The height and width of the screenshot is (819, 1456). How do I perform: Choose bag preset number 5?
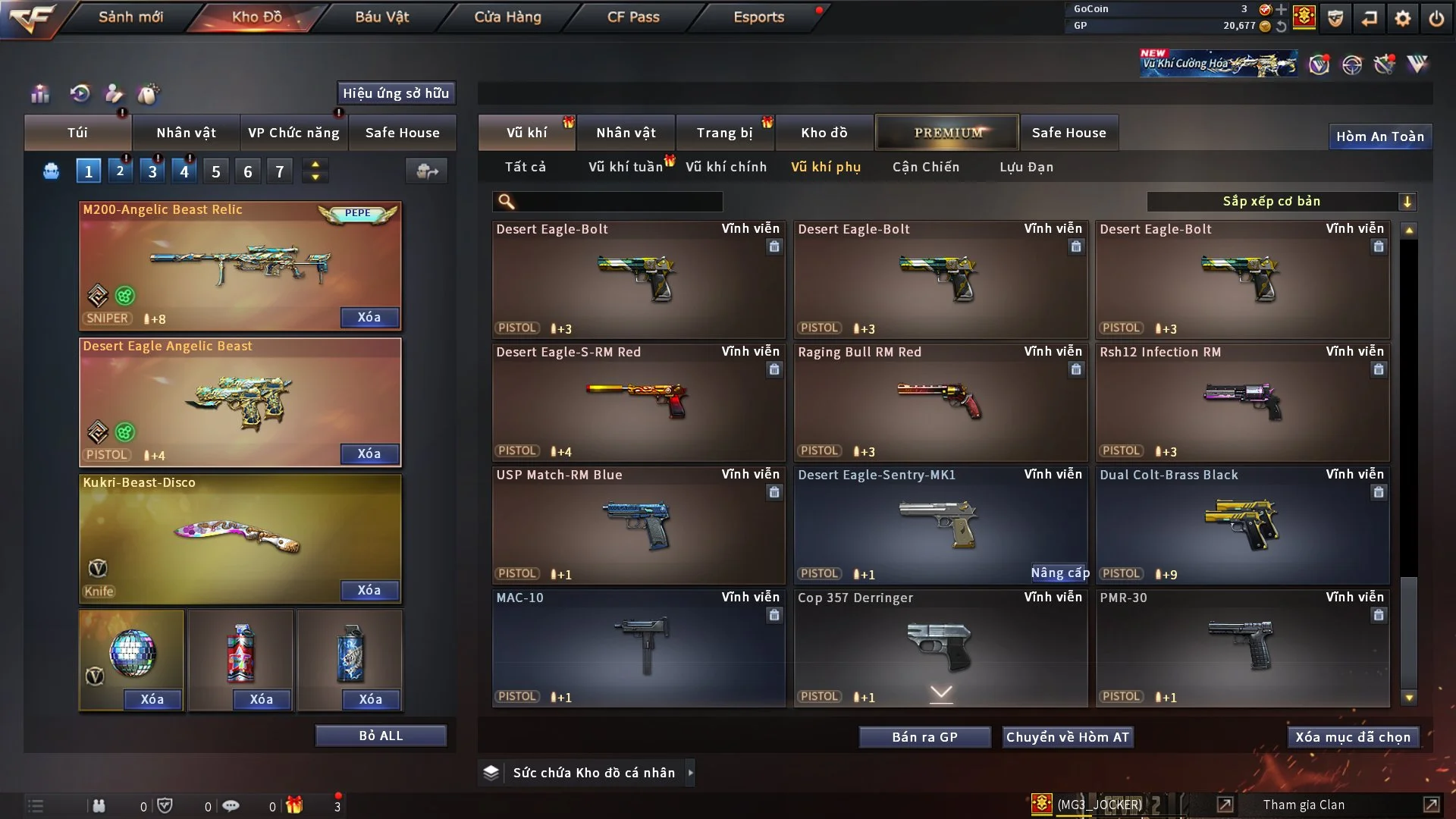click(216, 171)
